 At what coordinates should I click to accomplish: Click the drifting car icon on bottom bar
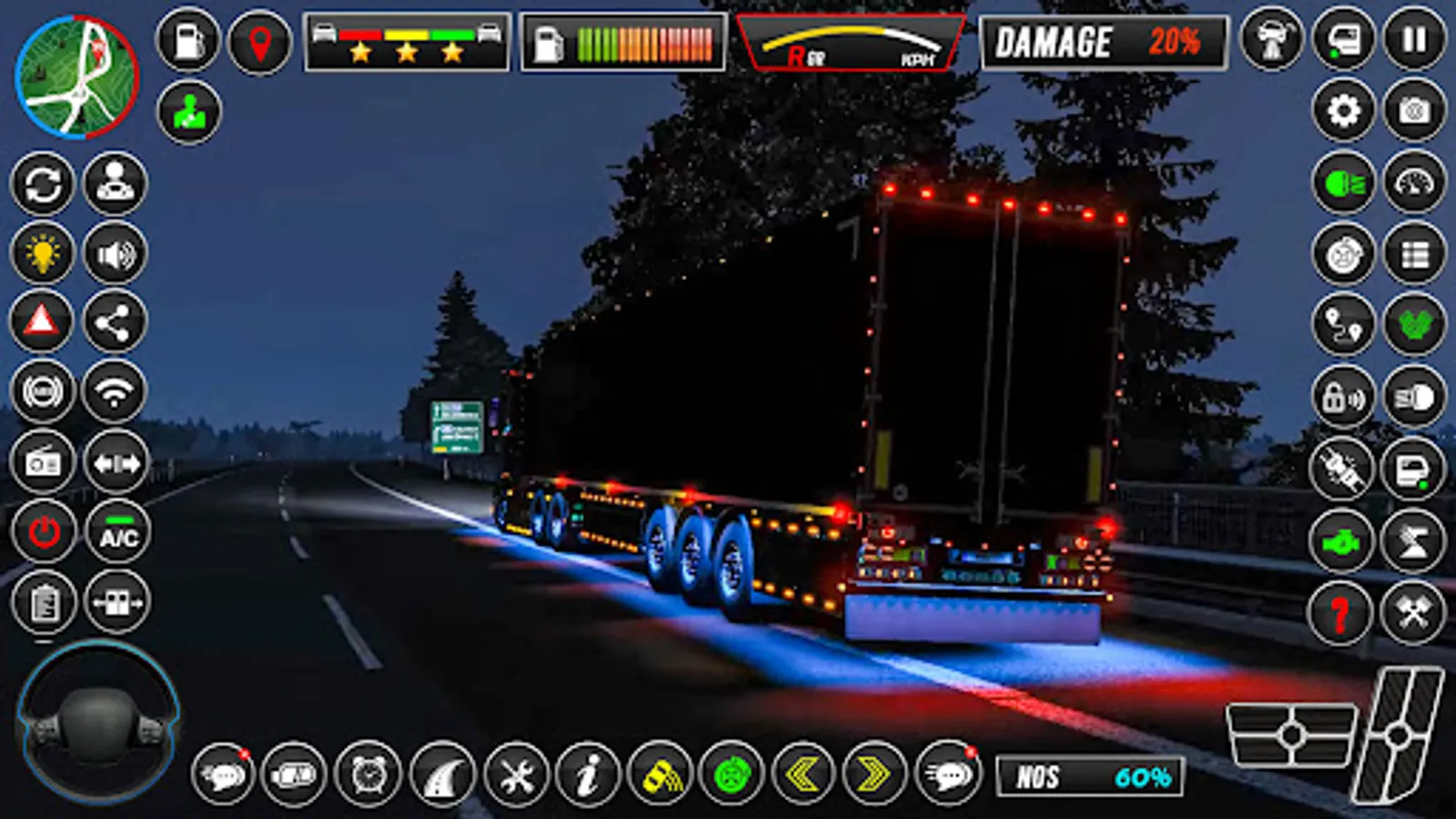662,775
